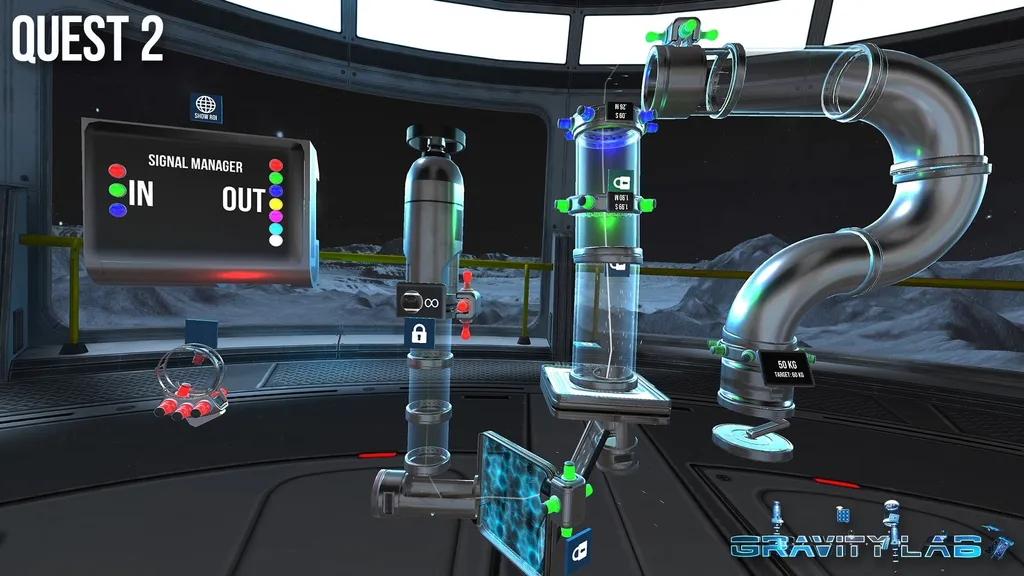The image size is (1024, 576).
Task: Select the yellow OUT signal
Action: click(x=277, y=203)
